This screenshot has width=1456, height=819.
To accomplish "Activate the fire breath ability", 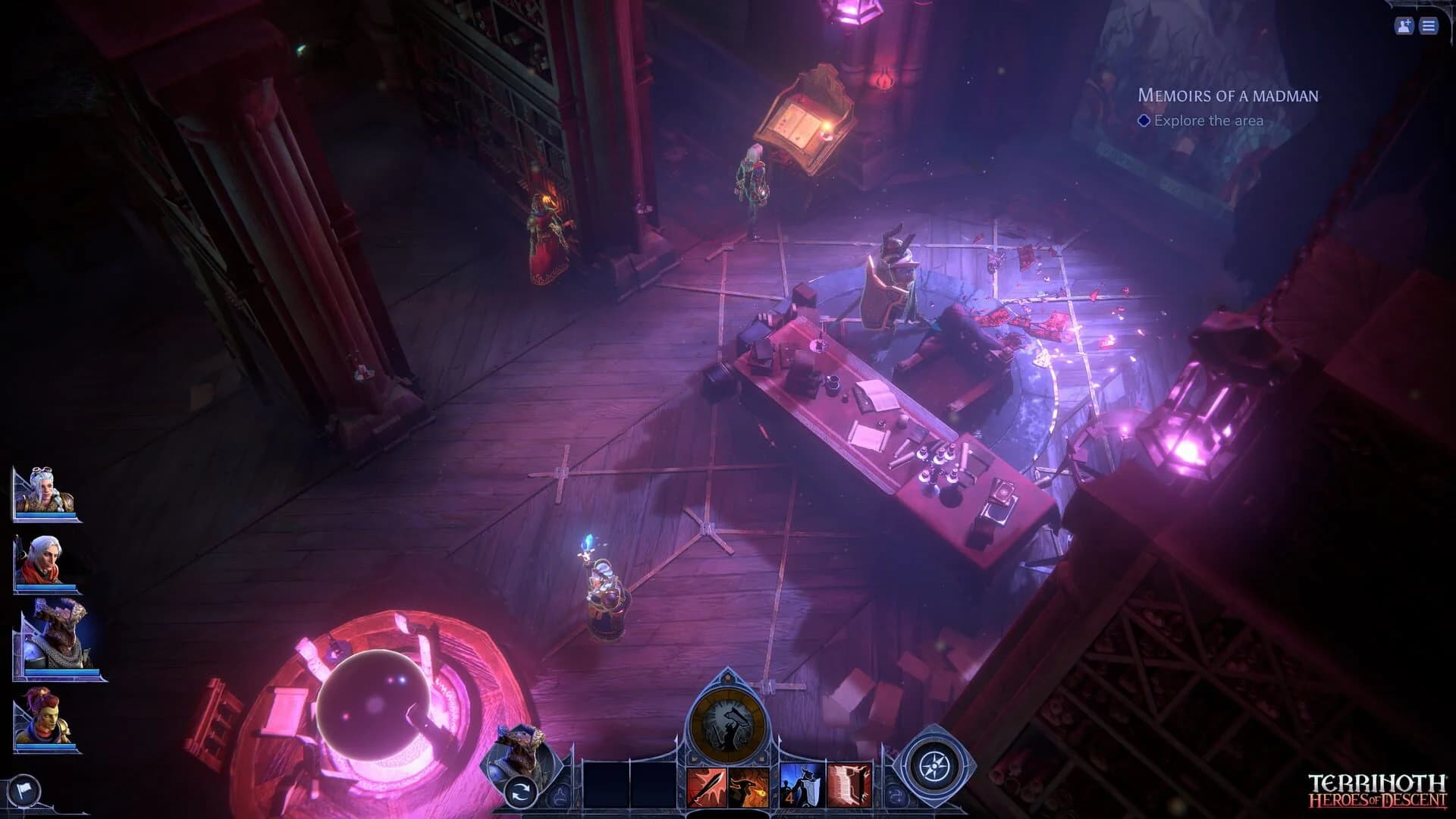I will coord(748,786).
